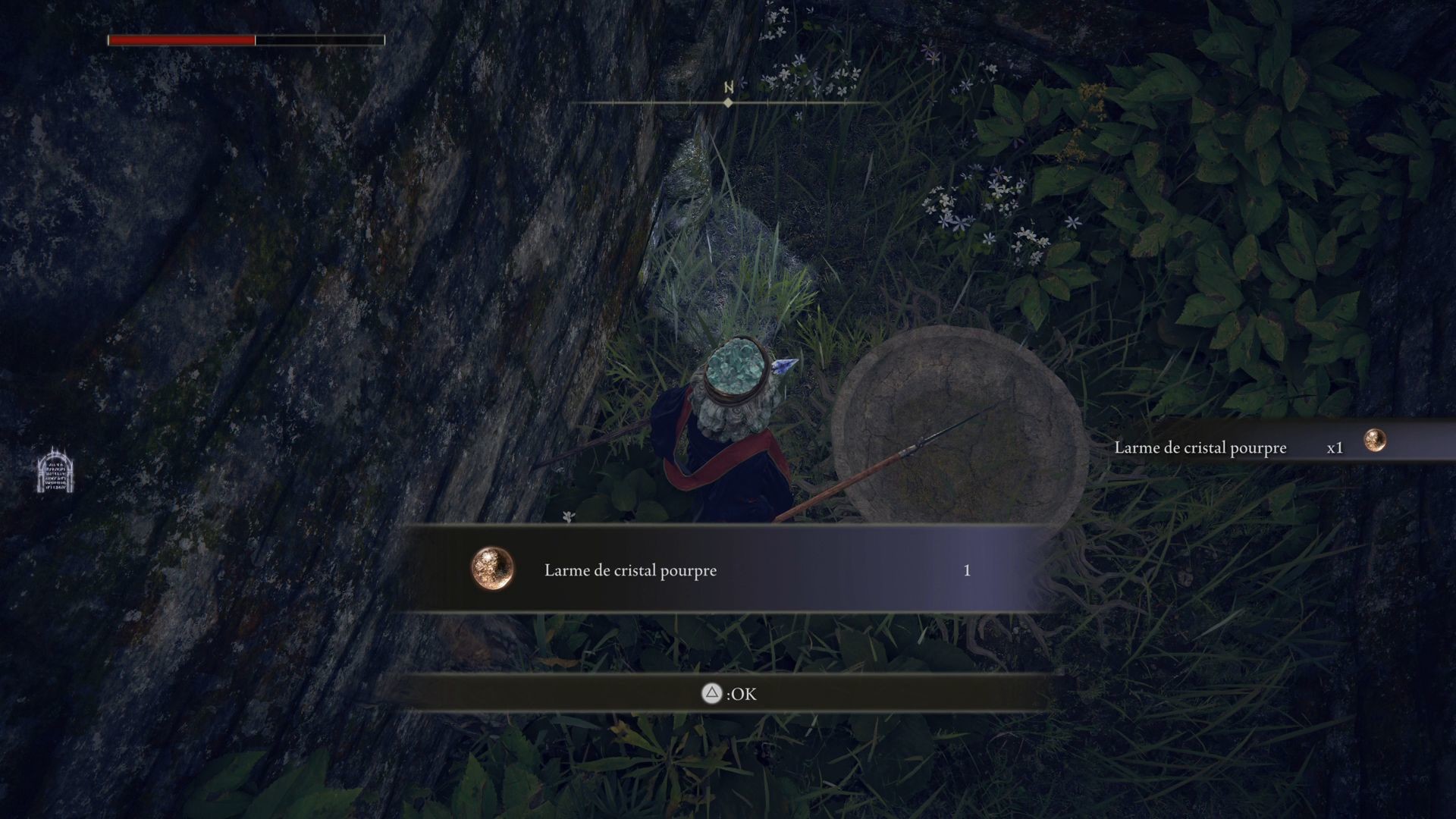Confirm the item pickup with the OK bar
This screenshot has width=1456, height=819.
click(728, 693)
